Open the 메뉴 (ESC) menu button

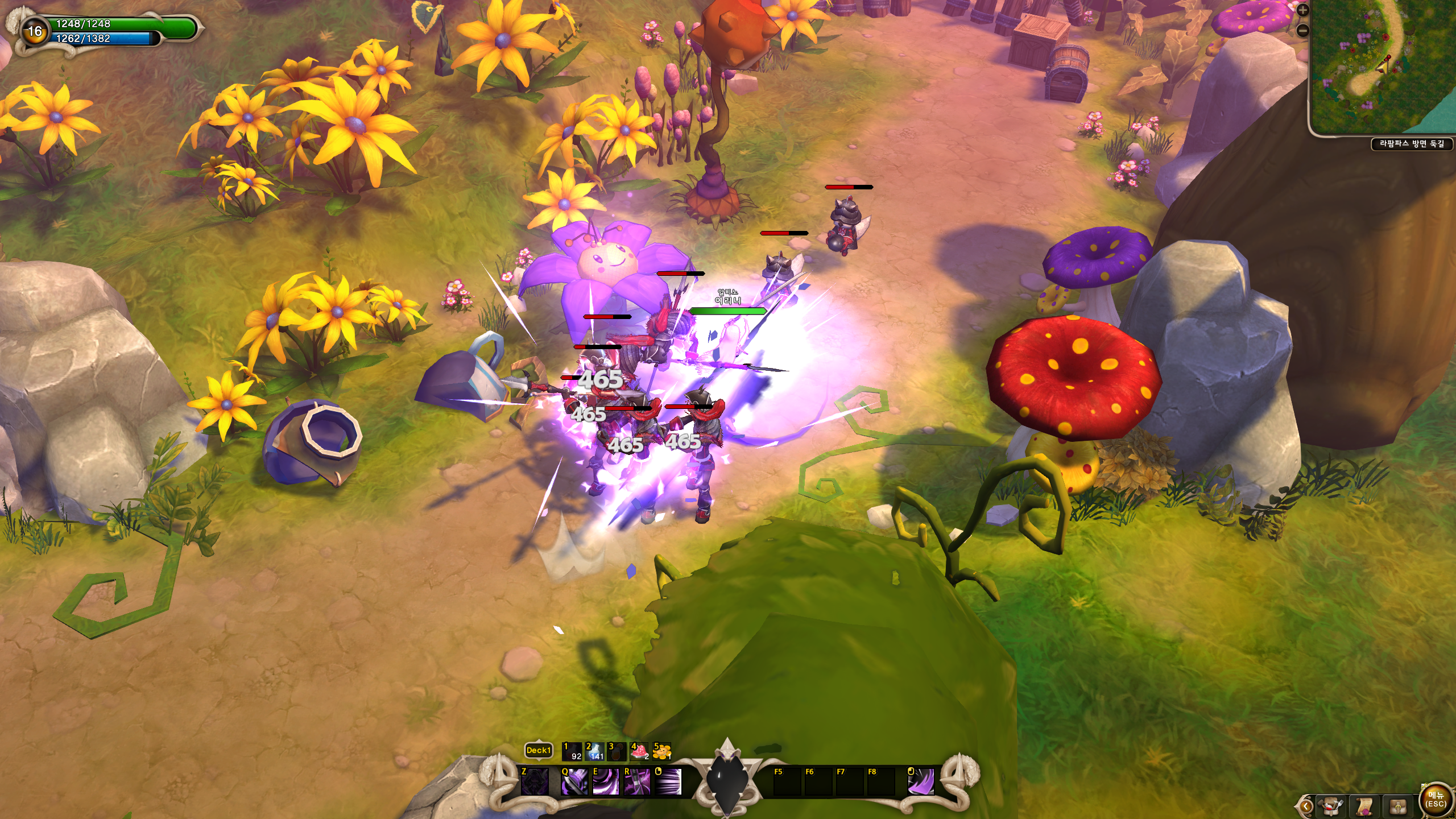pyautogui.click(x=1436, y=800)
